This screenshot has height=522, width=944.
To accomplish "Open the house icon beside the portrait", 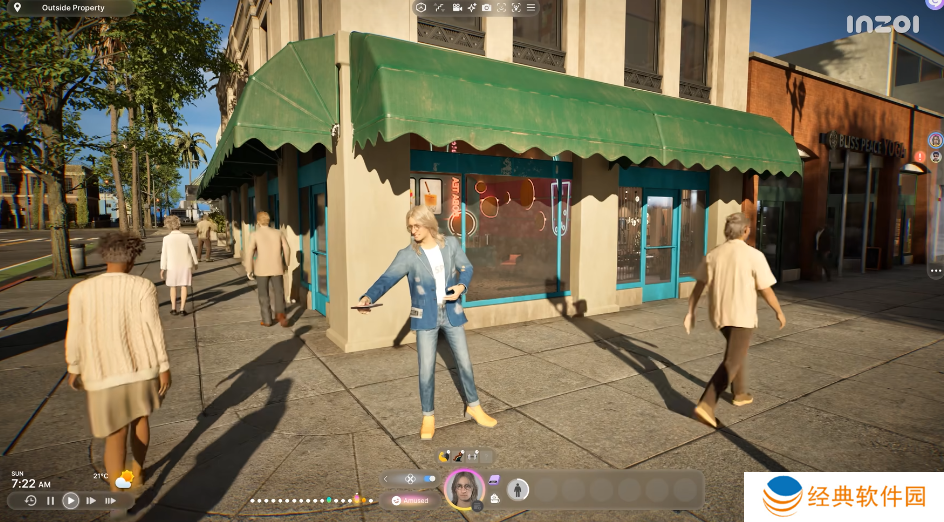I will [x=494, y=498].
